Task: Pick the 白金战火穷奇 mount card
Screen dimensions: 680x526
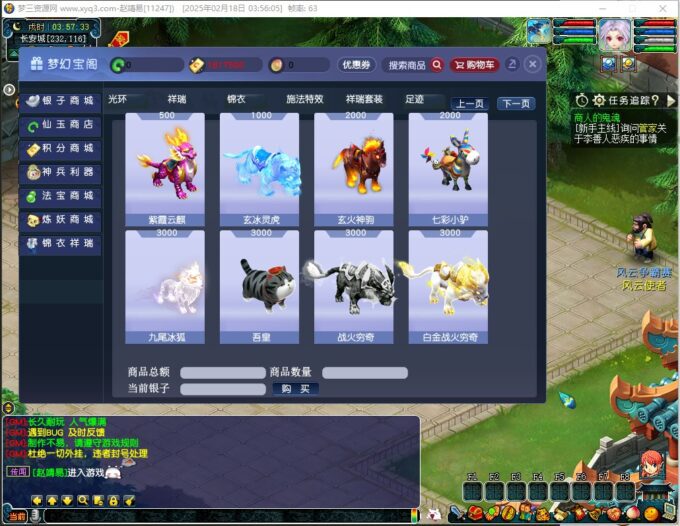Action: point(448,286)
